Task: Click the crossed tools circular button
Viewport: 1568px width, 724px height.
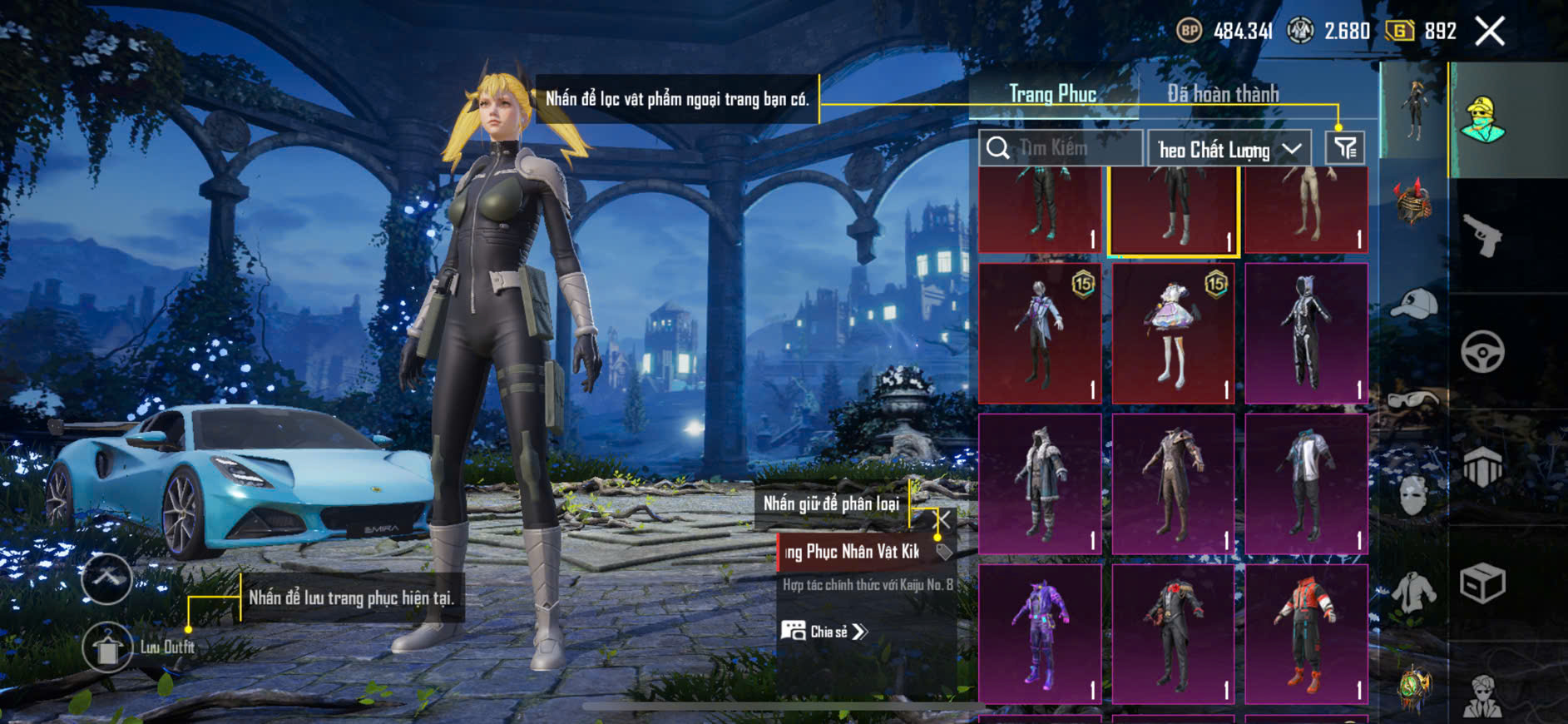Action: pyautogui.click(x=107, y=578)
